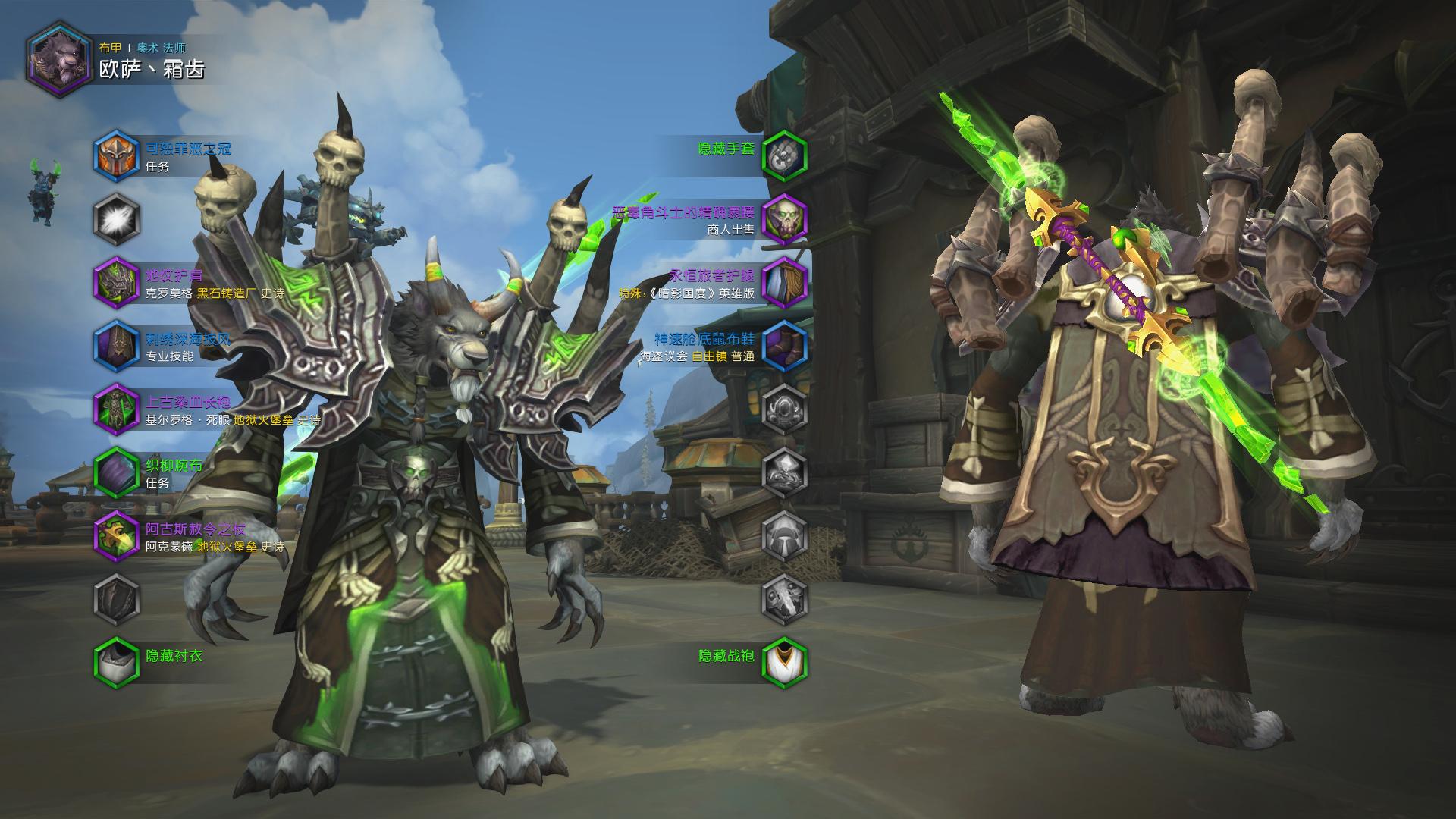
Task: Select the 织柳腕布 wrist slot
Action: click(x=117, y=473)
